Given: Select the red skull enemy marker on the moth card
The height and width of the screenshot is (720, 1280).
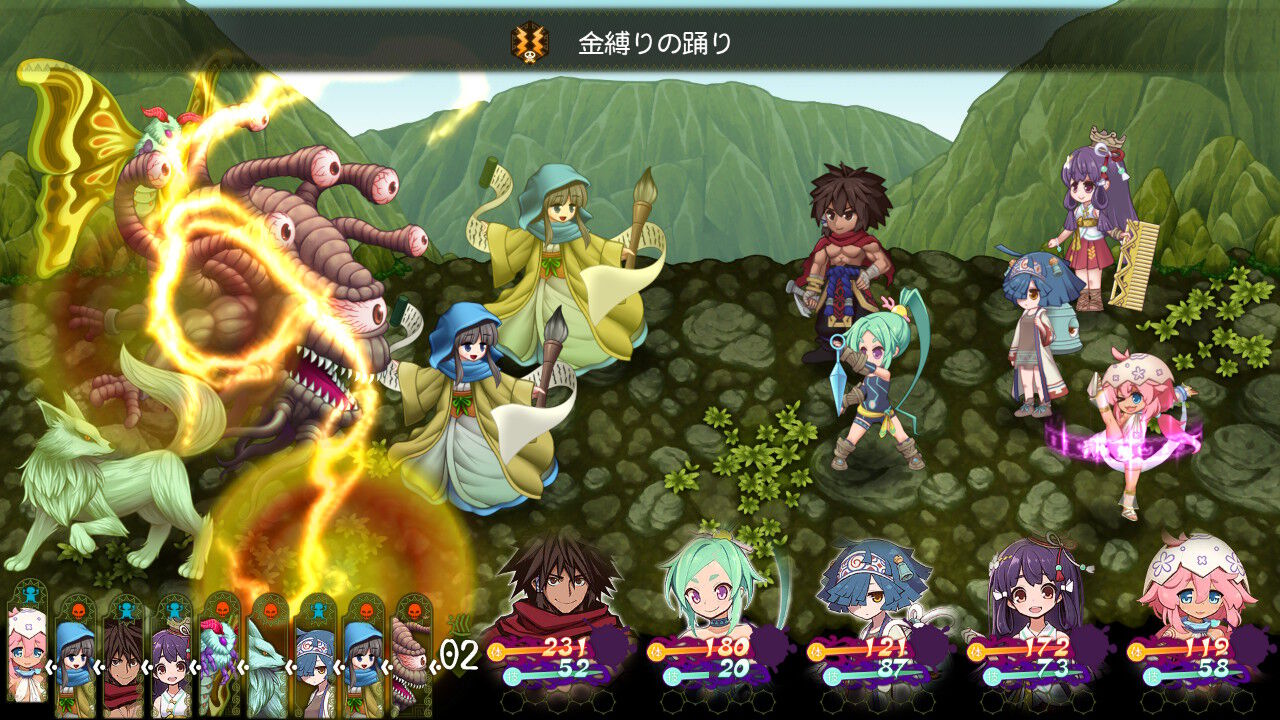Looking at the screenshot, I should click(x=221, y=607).
